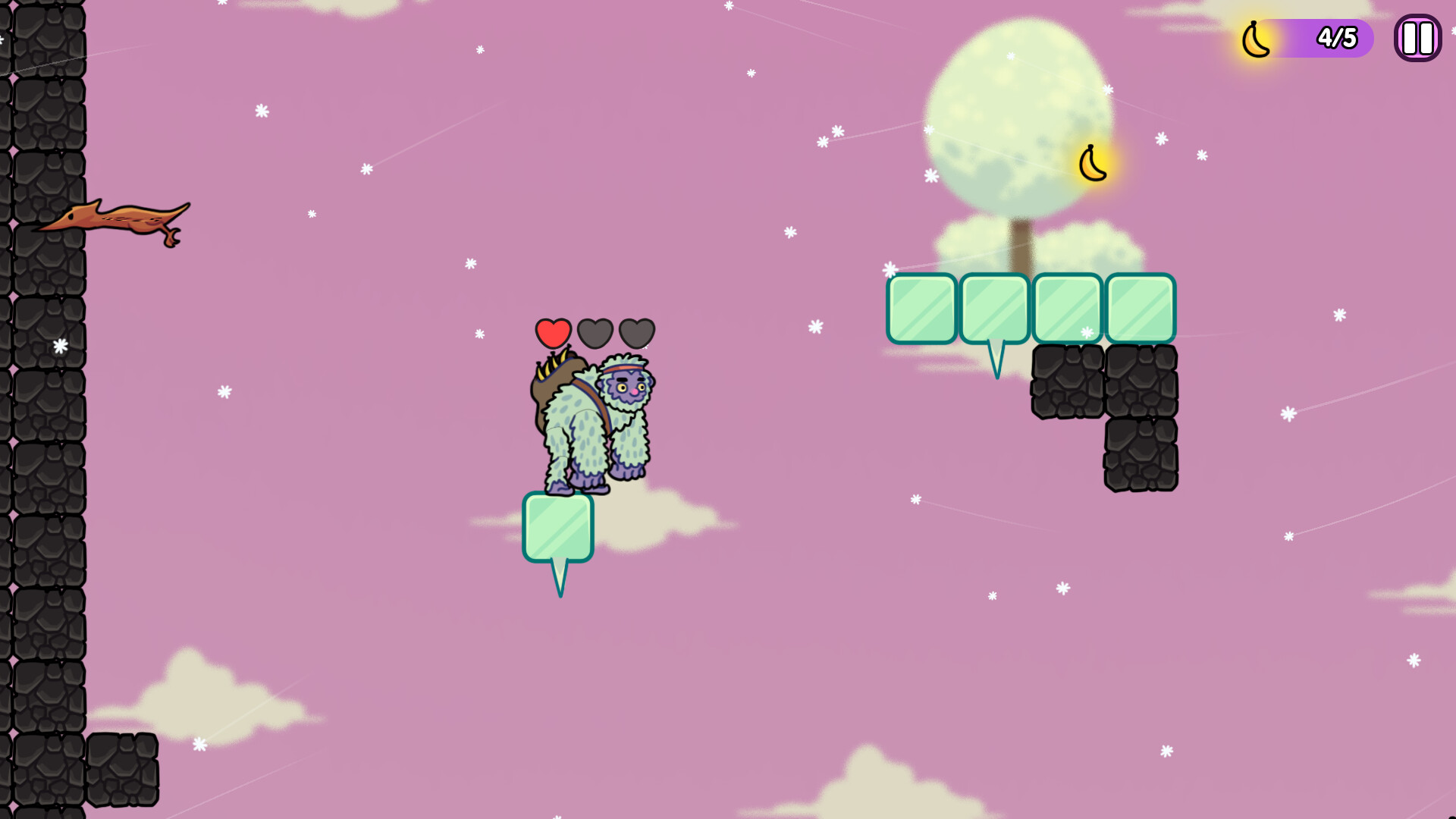Click the middle empty heart icon
This screenshot has height=819, width=1456.
[x=596, y=332]
